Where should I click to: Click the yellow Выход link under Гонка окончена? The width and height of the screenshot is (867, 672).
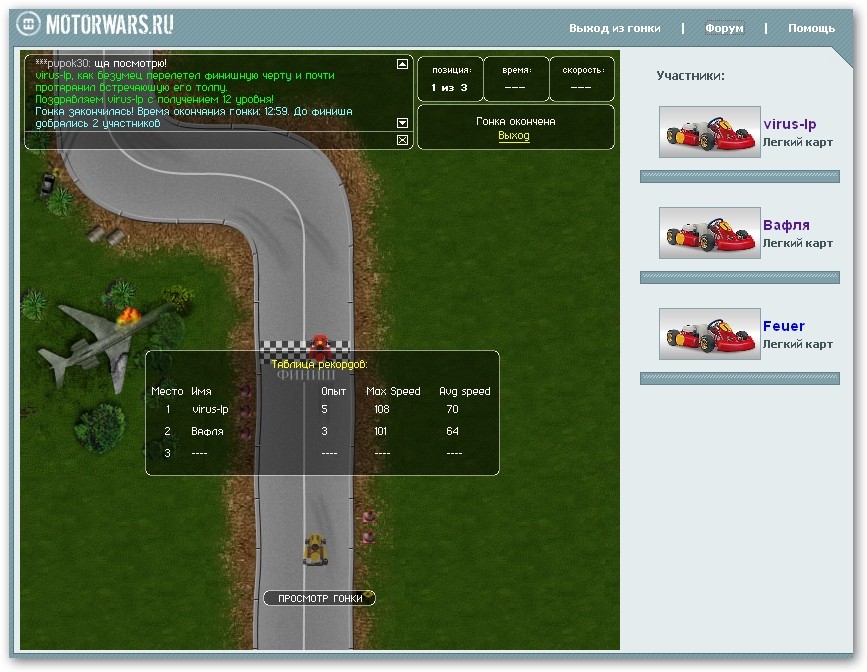pyautogui.click(x=514, y=136)
